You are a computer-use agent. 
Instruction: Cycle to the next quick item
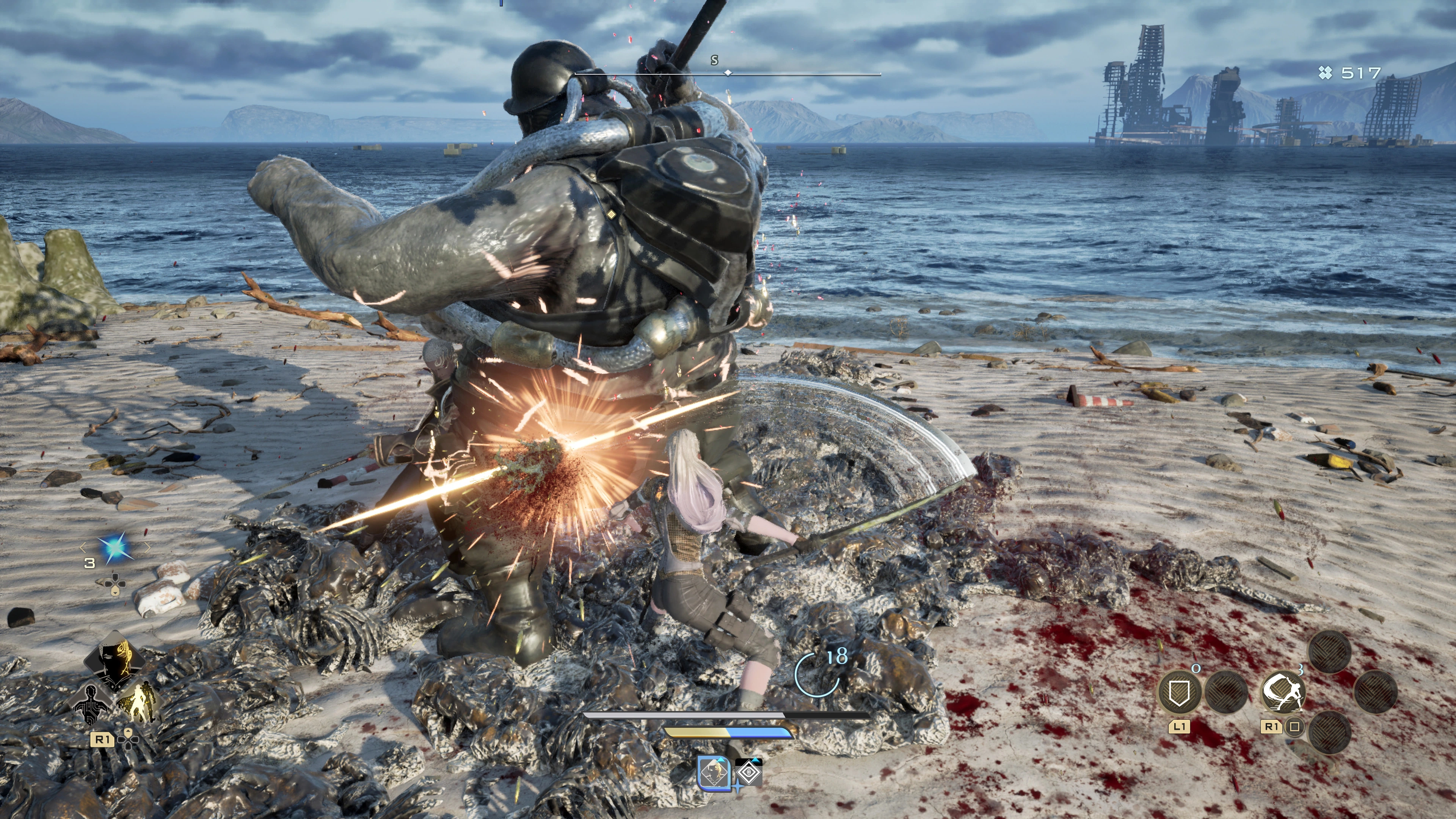[147, 547]
